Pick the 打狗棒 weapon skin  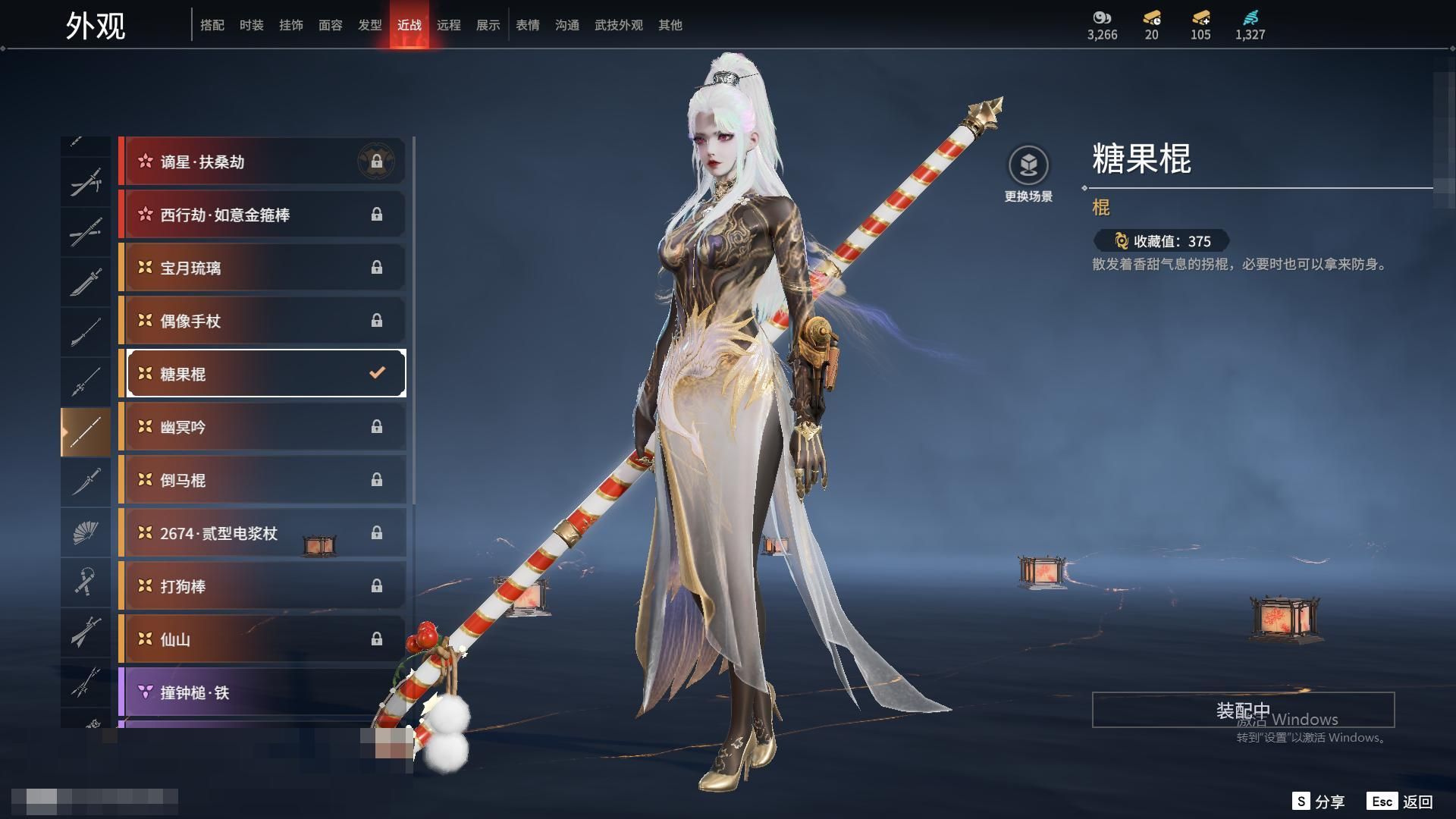[262, 586]
